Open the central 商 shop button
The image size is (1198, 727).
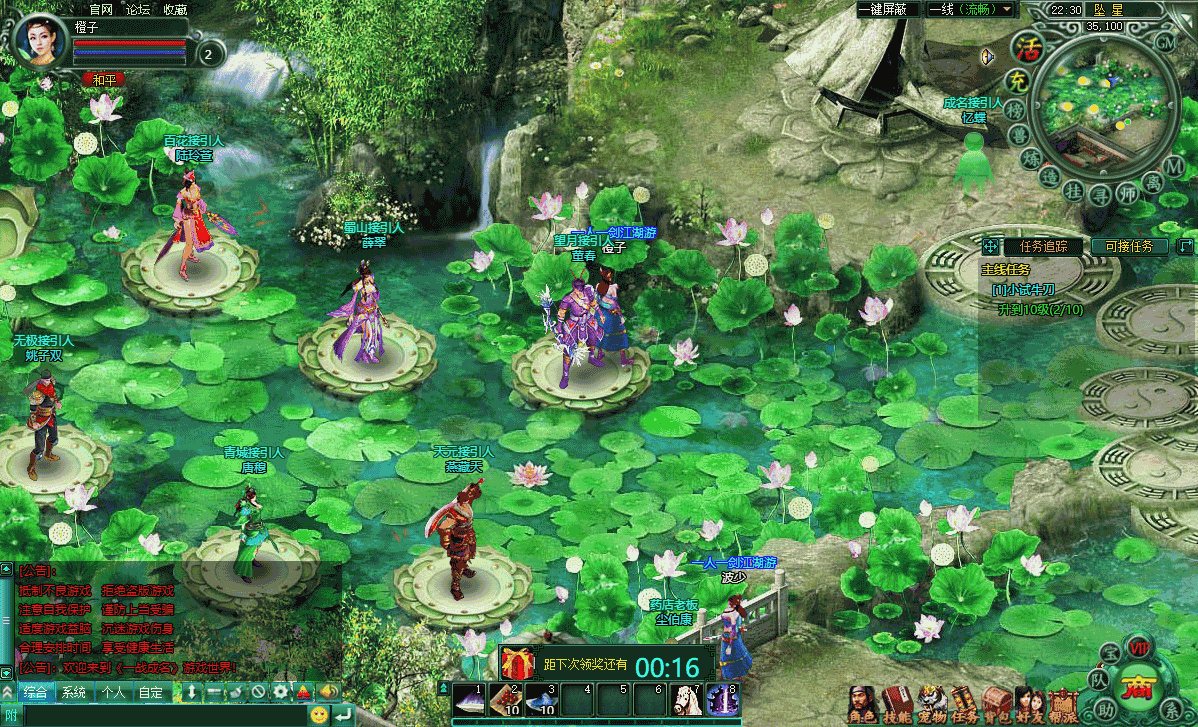pos(1137,689)
